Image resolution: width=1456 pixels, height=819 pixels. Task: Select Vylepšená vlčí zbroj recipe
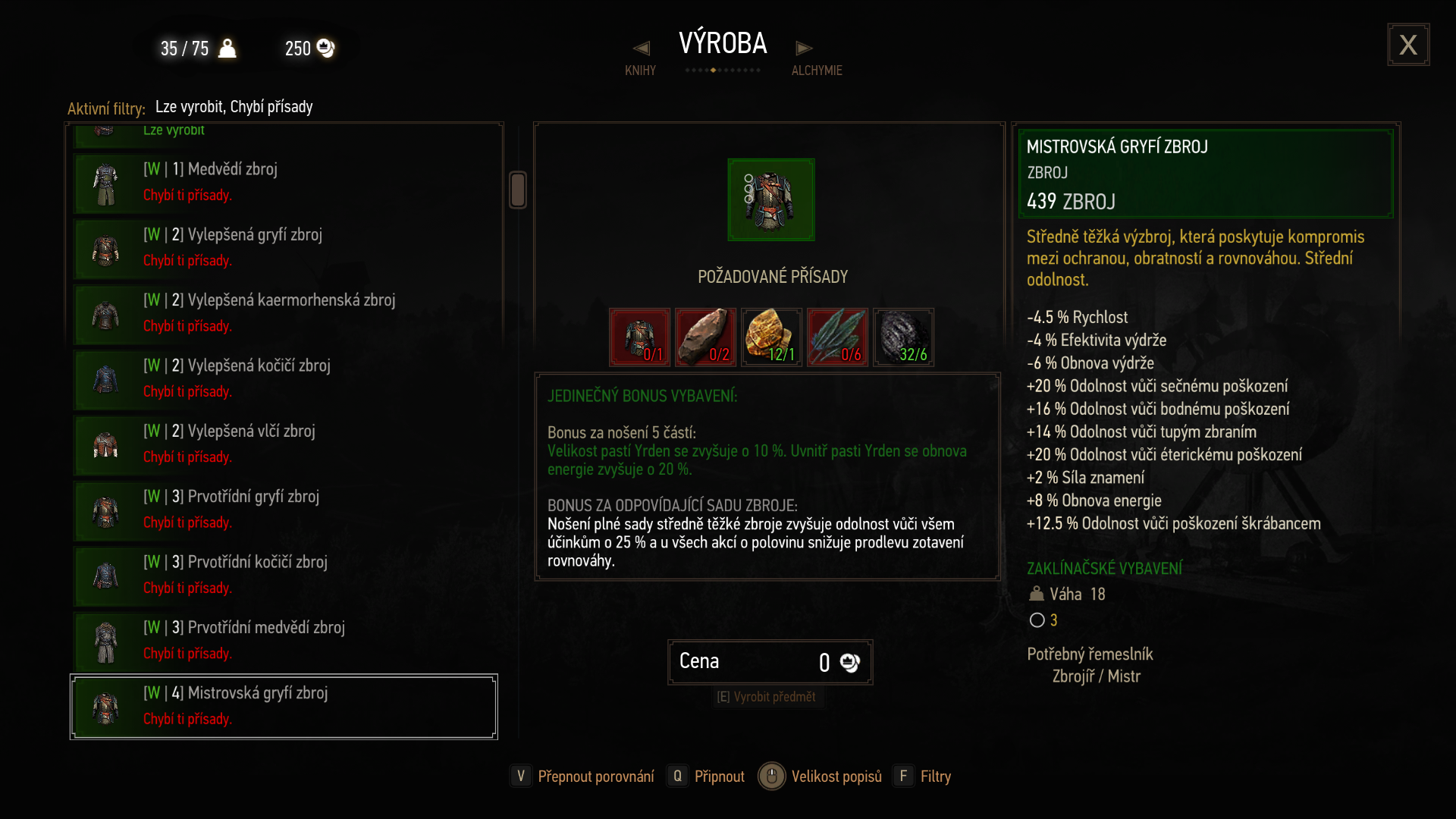click(284, 444)
